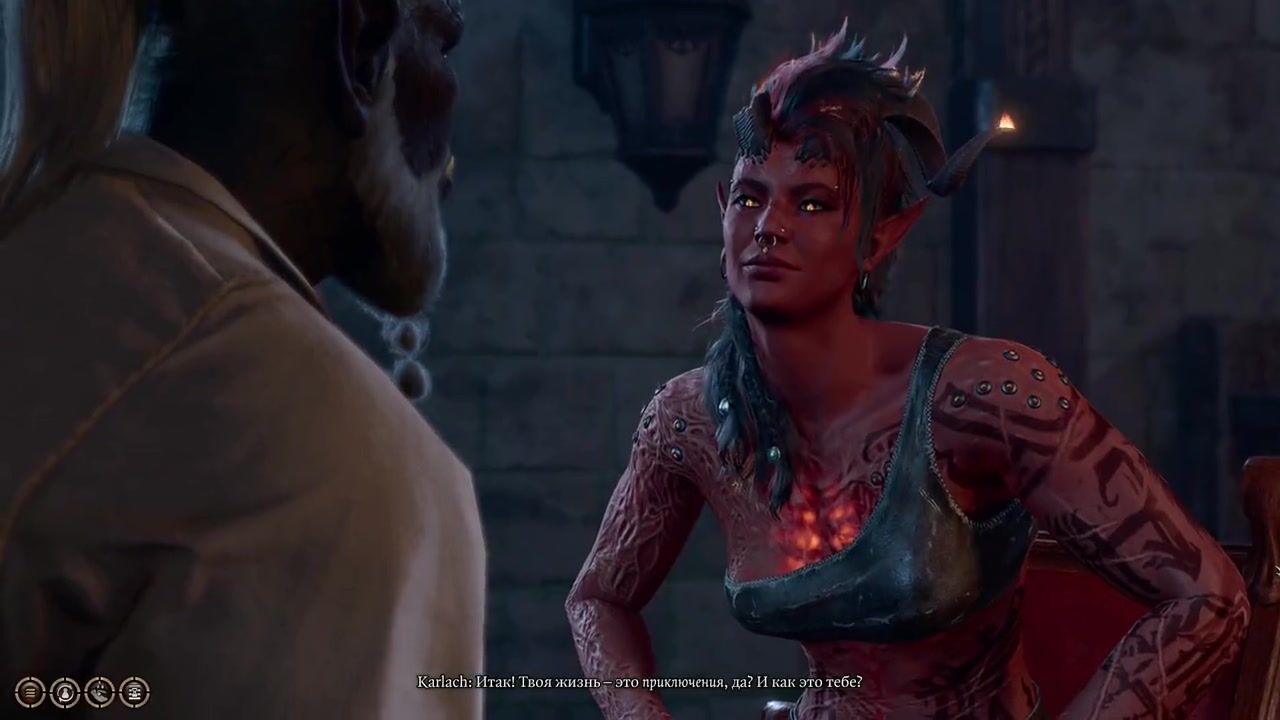Open the trade hand-with-coins icon

pyautogui.click(x=100, y=691)
